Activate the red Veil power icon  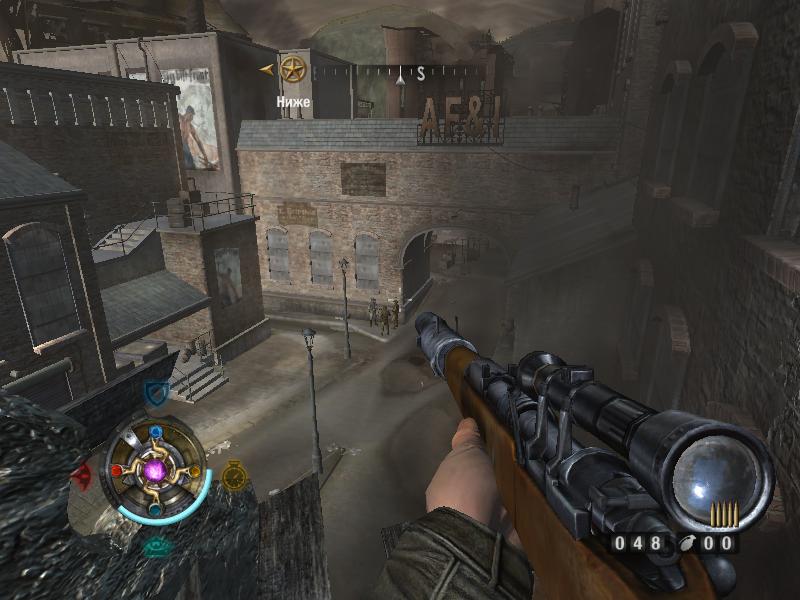point(82,473)
